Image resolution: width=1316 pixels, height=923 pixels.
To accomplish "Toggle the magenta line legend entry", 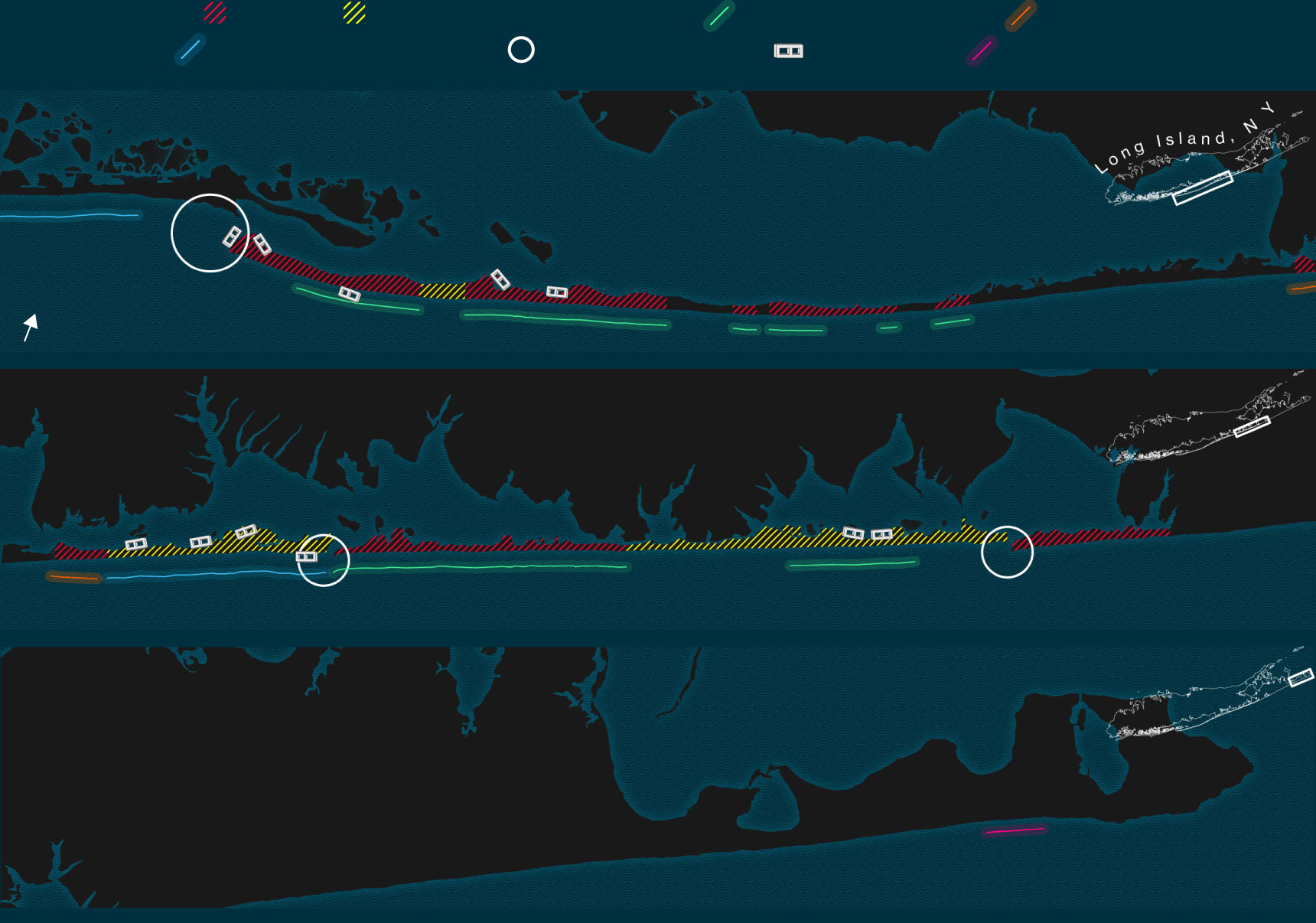I will pos(982,51).
